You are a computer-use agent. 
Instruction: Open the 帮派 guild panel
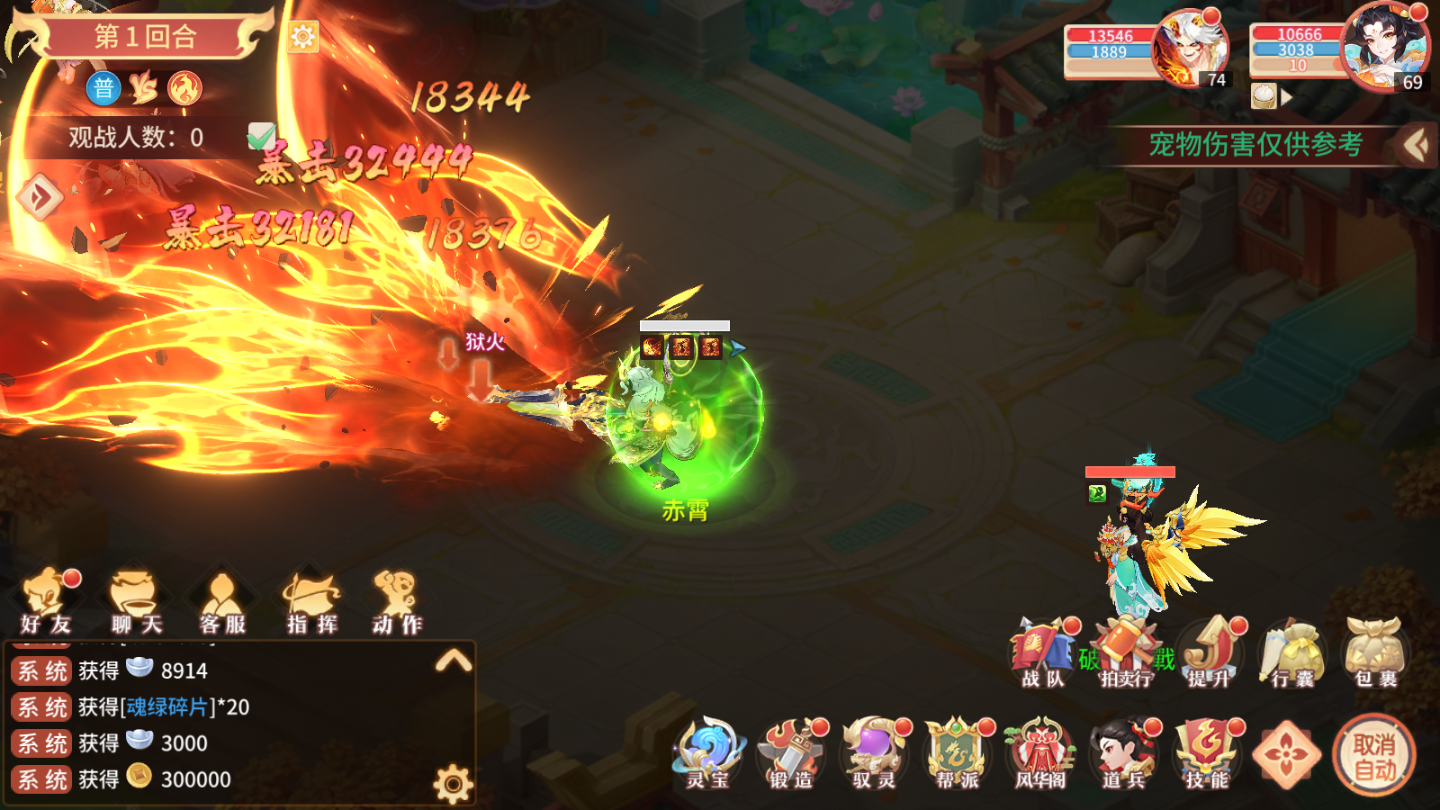click(x=955, y=748)
